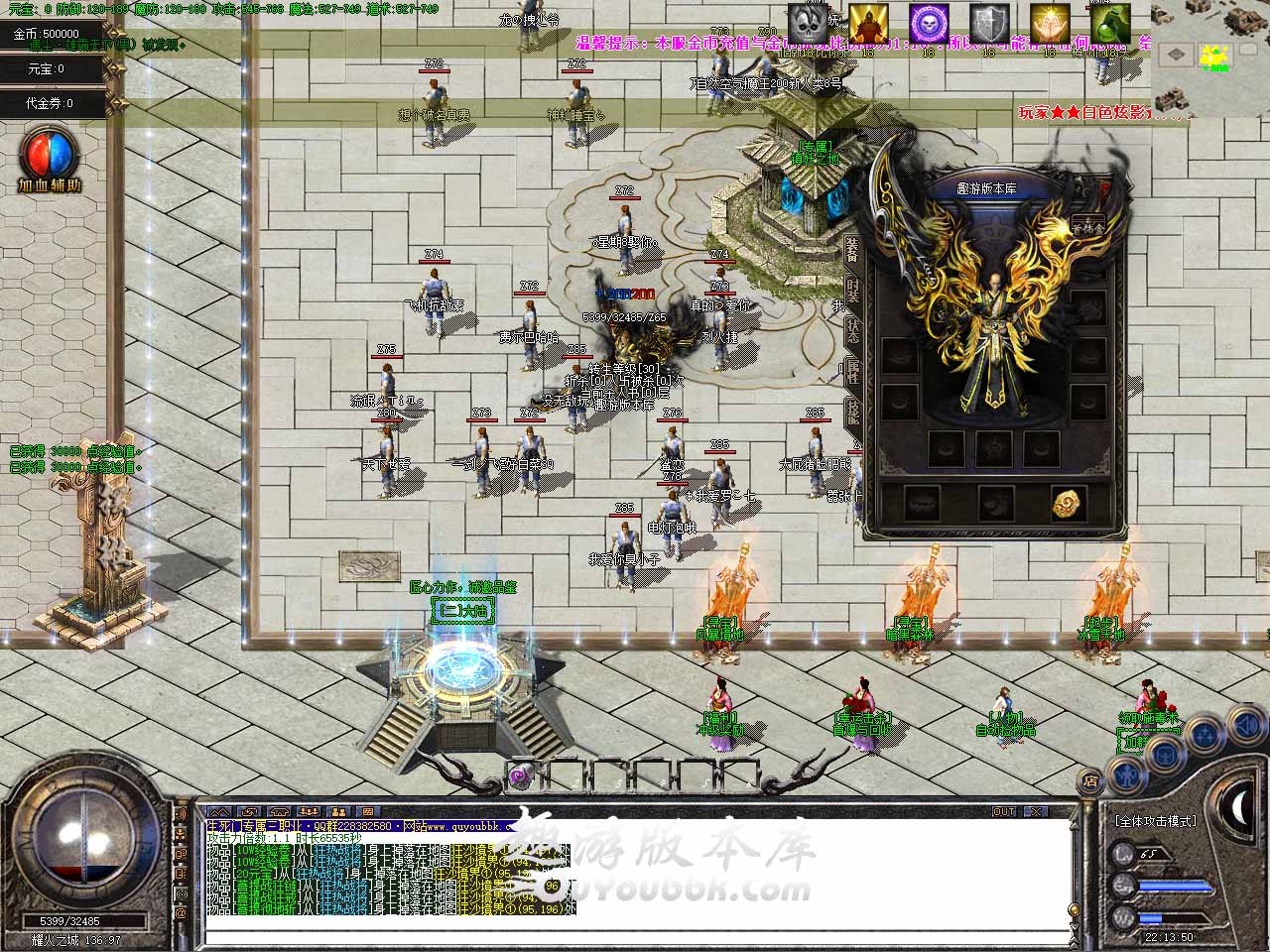
Task: Open the 店 shop button
Action: [x=1090, y=781]
